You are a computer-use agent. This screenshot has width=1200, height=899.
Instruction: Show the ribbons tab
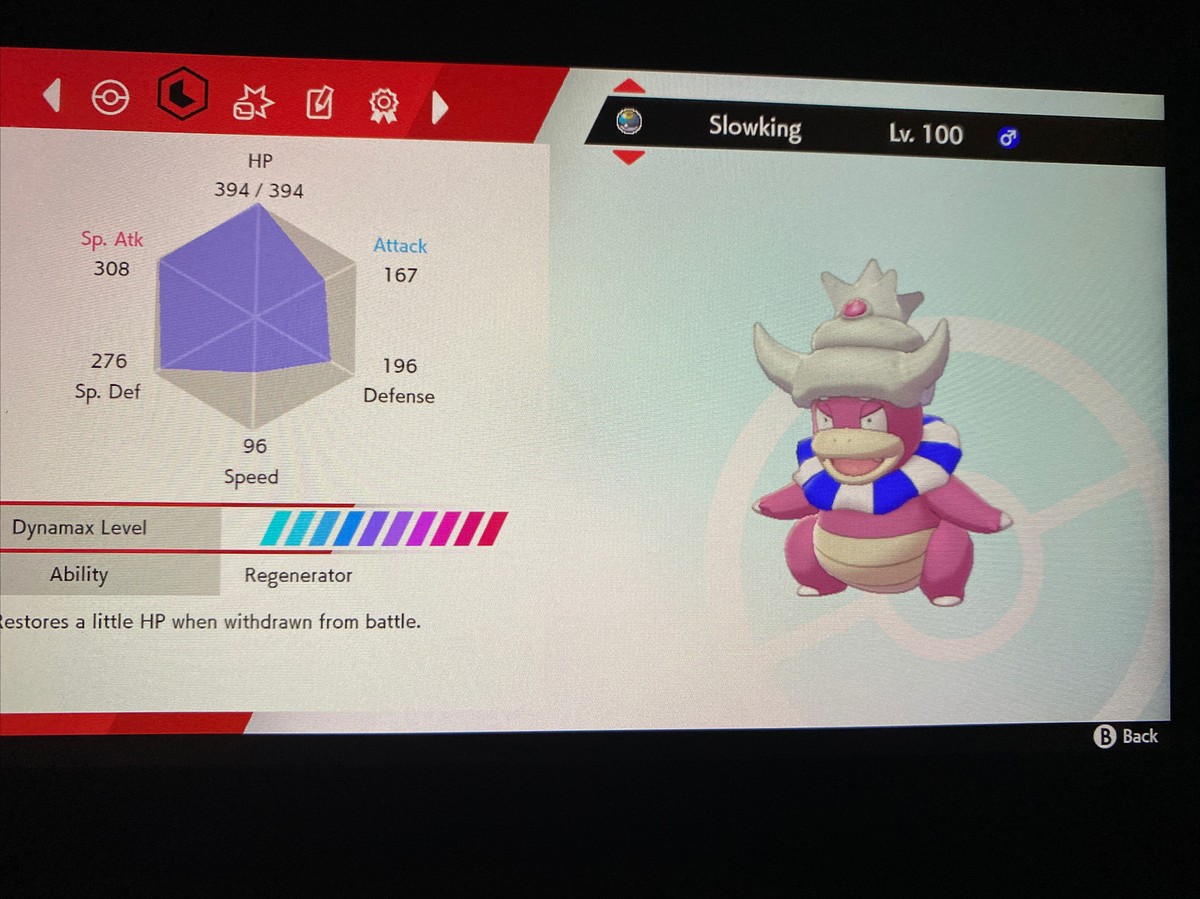click(x=383, y=104)
